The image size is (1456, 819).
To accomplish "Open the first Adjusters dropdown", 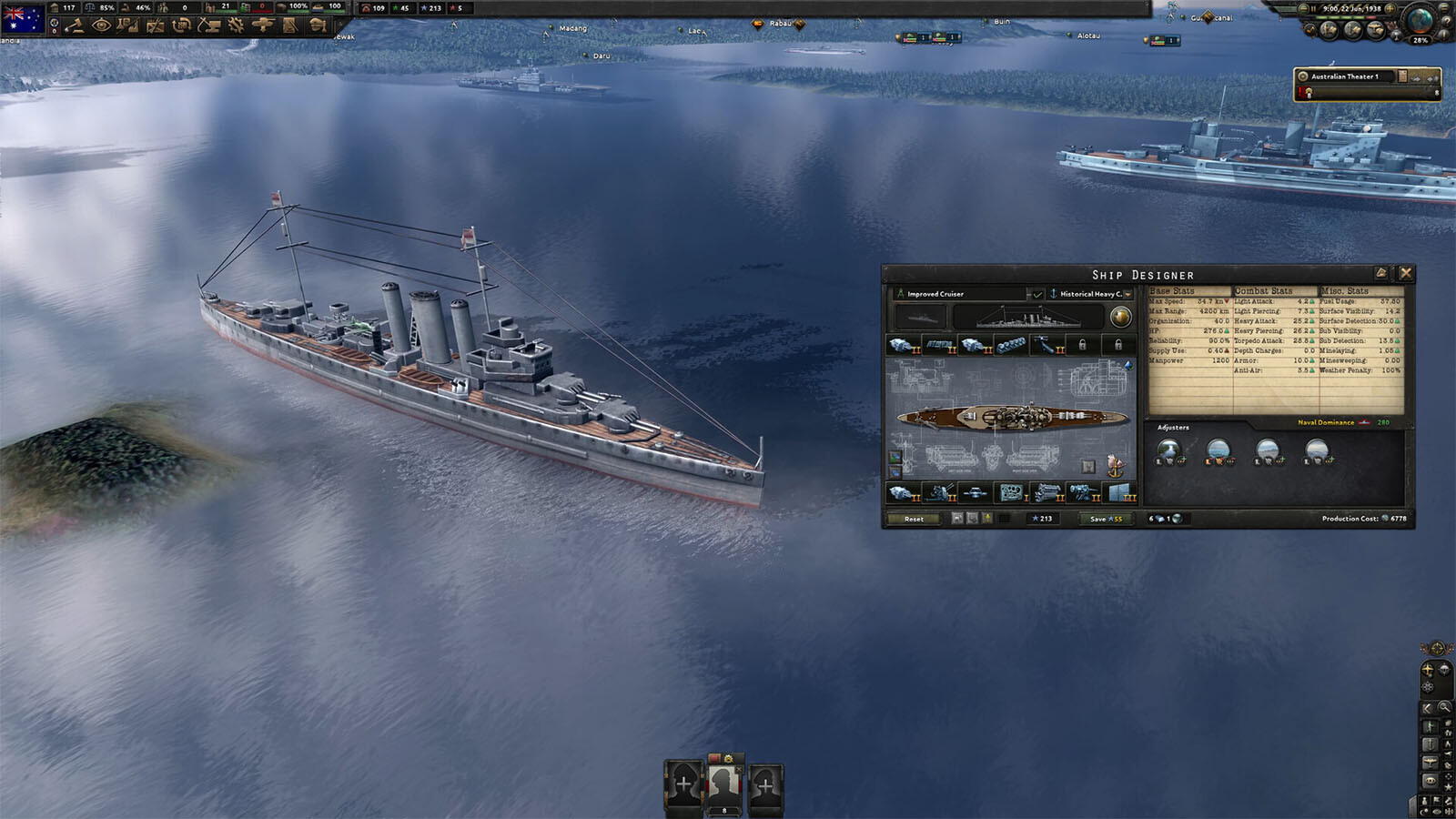I will tap(1169, 450).
